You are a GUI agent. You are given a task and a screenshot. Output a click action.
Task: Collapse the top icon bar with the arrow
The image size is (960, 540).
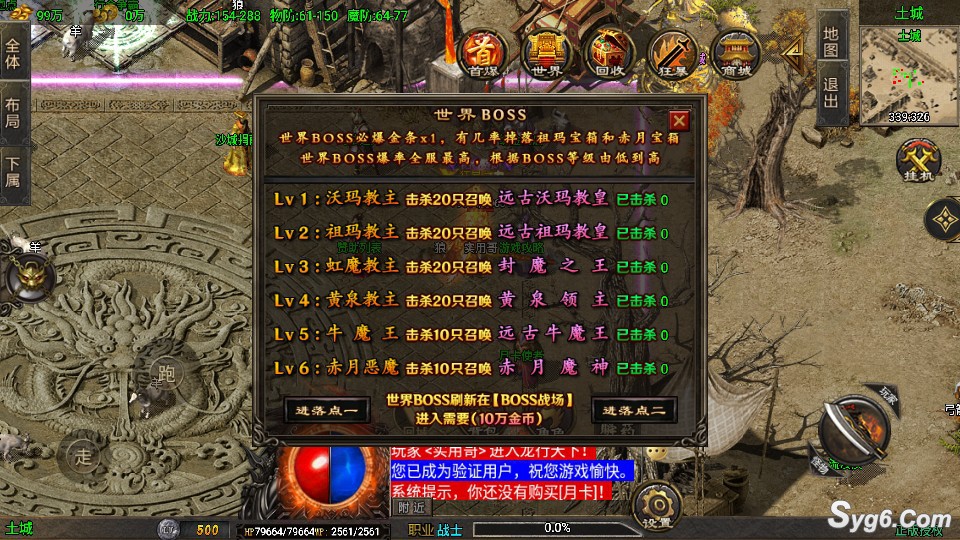pyautogui.click(x=792, y=52)
